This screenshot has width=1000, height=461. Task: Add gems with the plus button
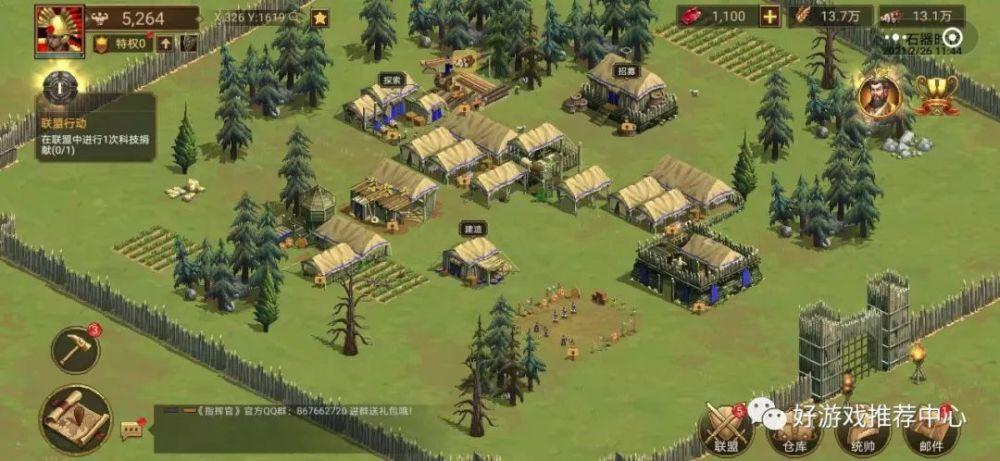click(x=770, y=16)
